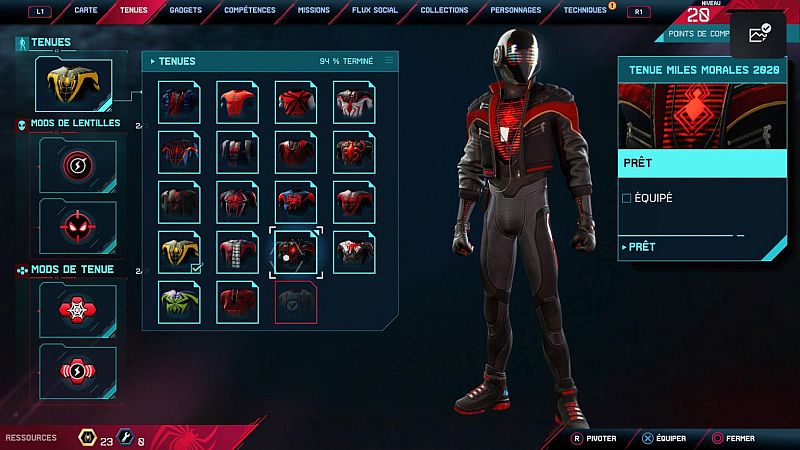This screenshot has height=450, width=800.
Task: Choose the green and purple suit thumbnail
Action: coord(179,302)
